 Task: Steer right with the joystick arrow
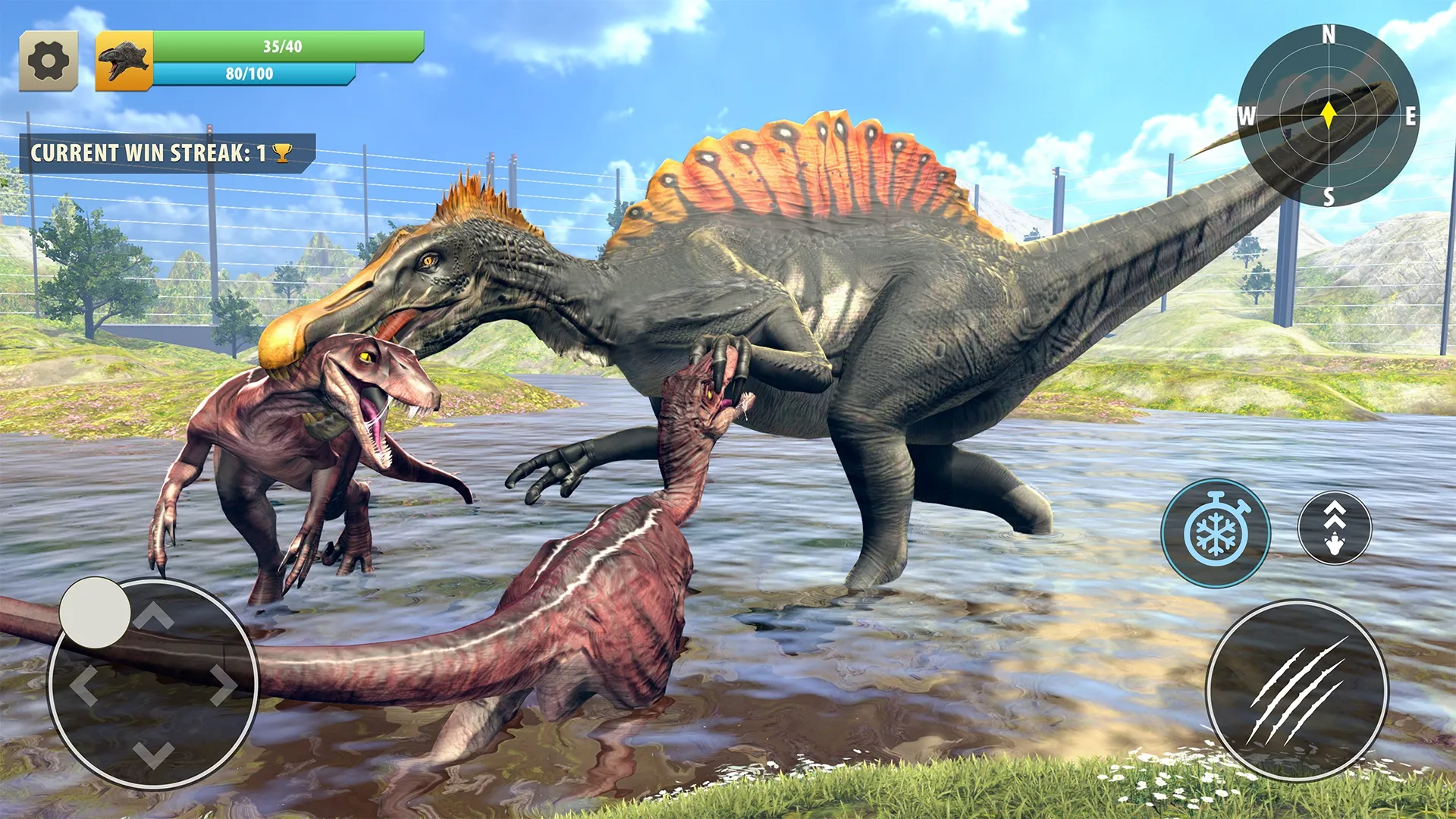point(223,686)
